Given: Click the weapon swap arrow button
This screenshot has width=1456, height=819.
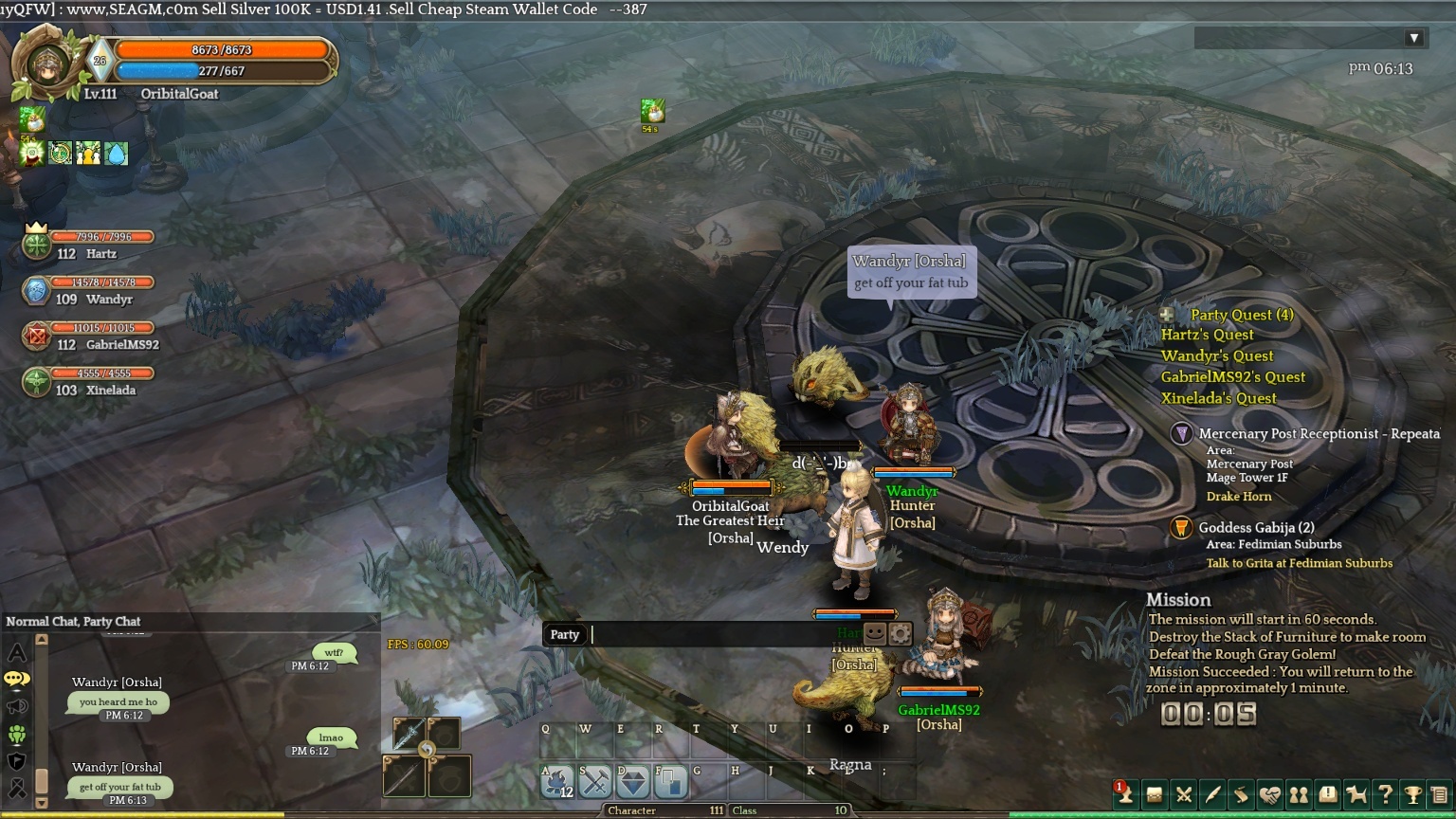Looking at the screenshot, I should click(427, 750).
